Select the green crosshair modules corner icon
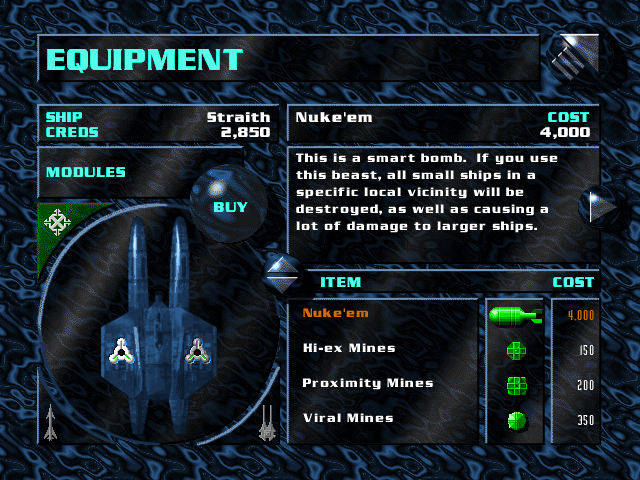640x480 pixels. (x=57, y=220)
